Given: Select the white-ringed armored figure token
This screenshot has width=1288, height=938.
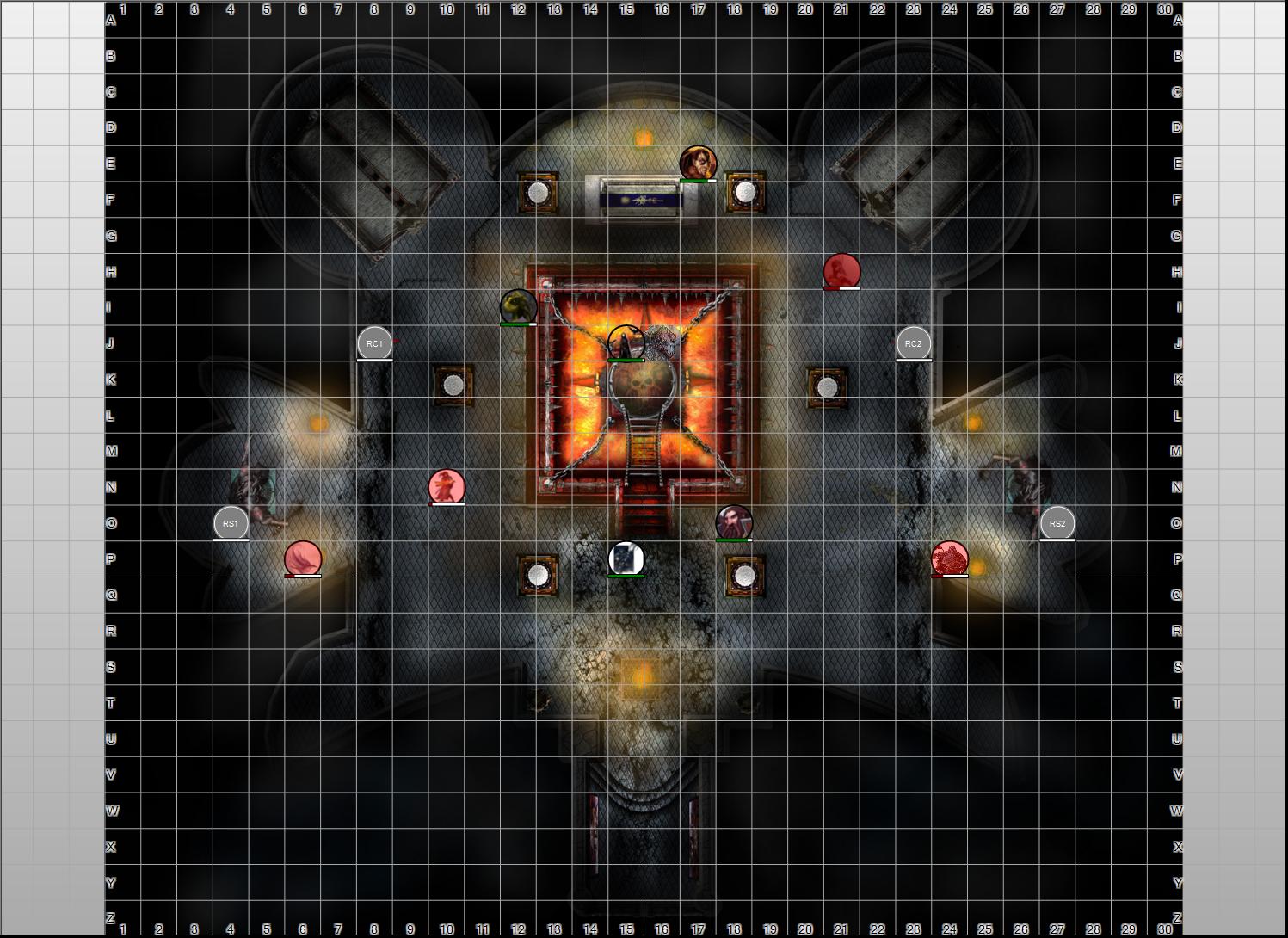Looking at the screenshot, I should tap(626, 558).
